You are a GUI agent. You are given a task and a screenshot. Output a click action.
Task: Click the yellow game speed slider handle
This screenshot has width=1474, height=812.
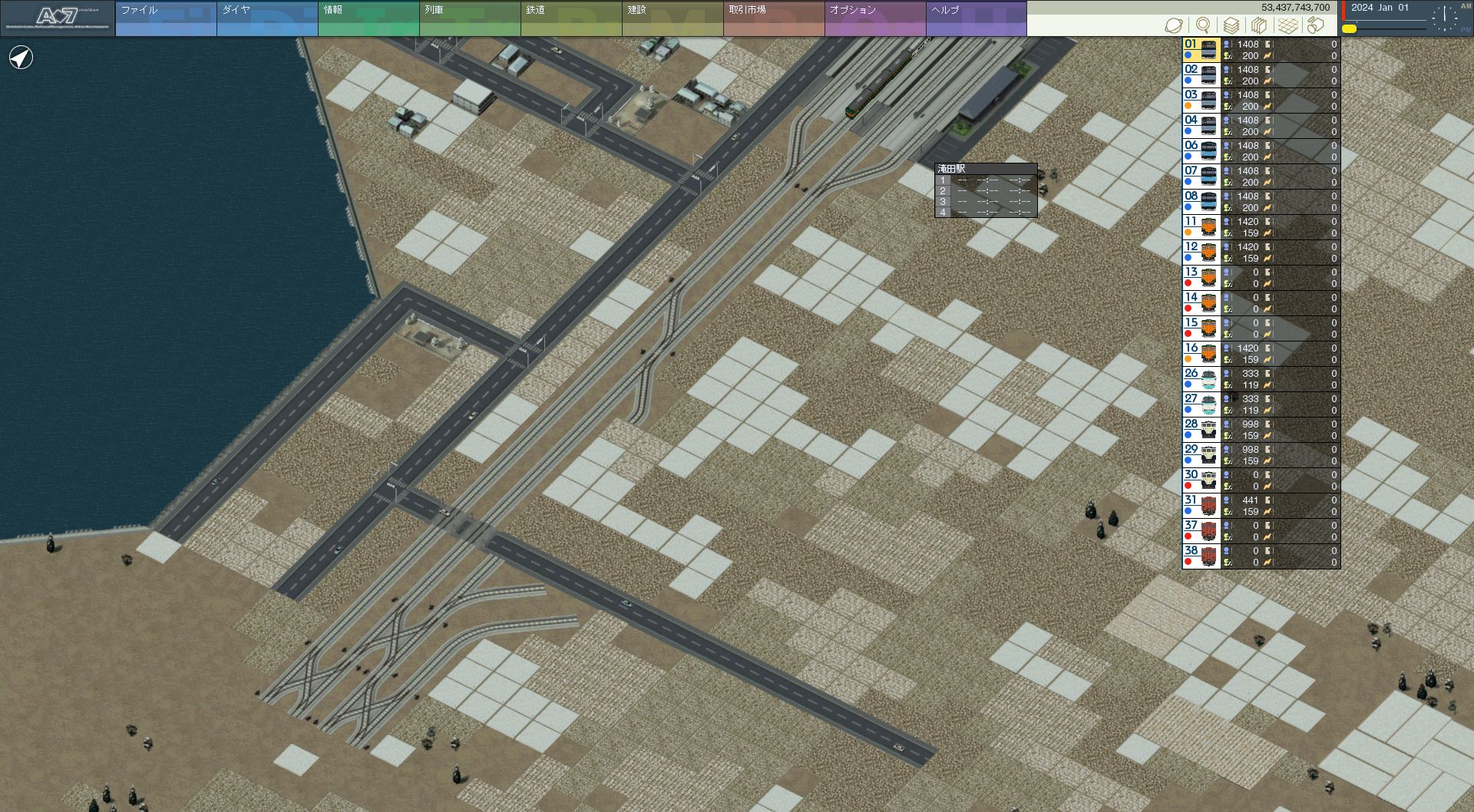[x=1349, y=29]
